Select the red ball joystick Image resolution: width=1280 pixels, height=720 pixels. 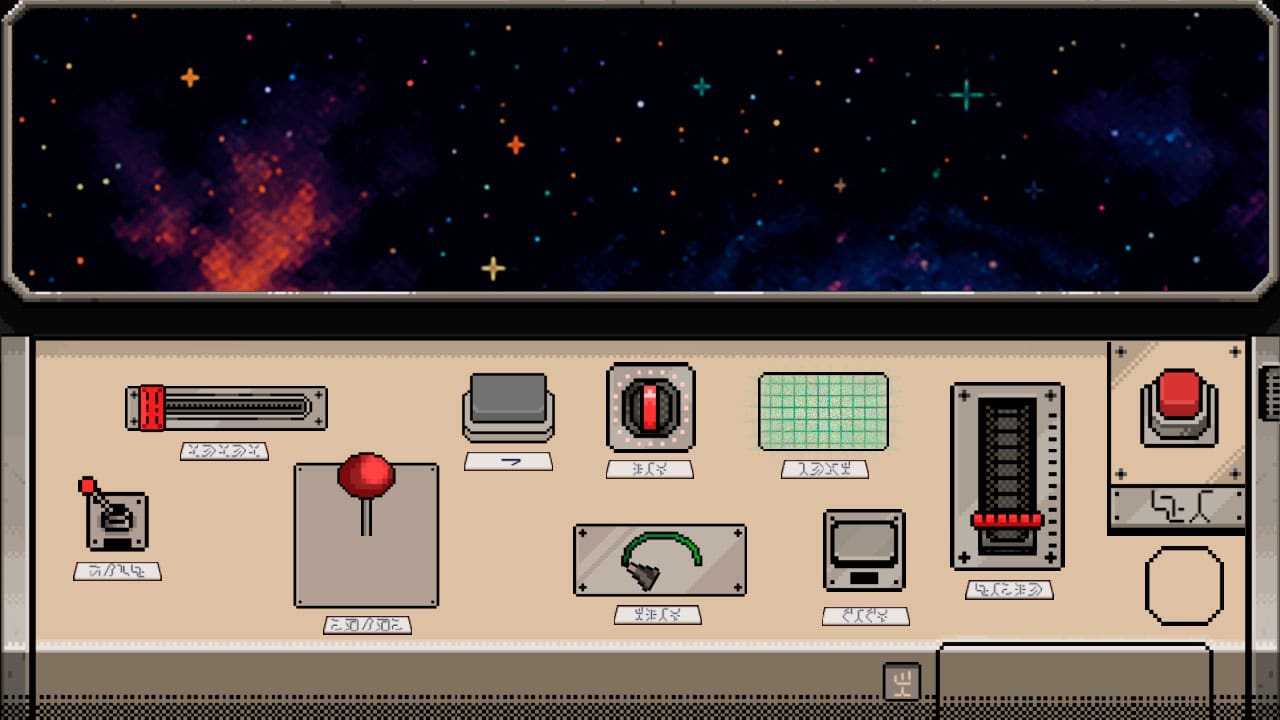click(365, 478)
